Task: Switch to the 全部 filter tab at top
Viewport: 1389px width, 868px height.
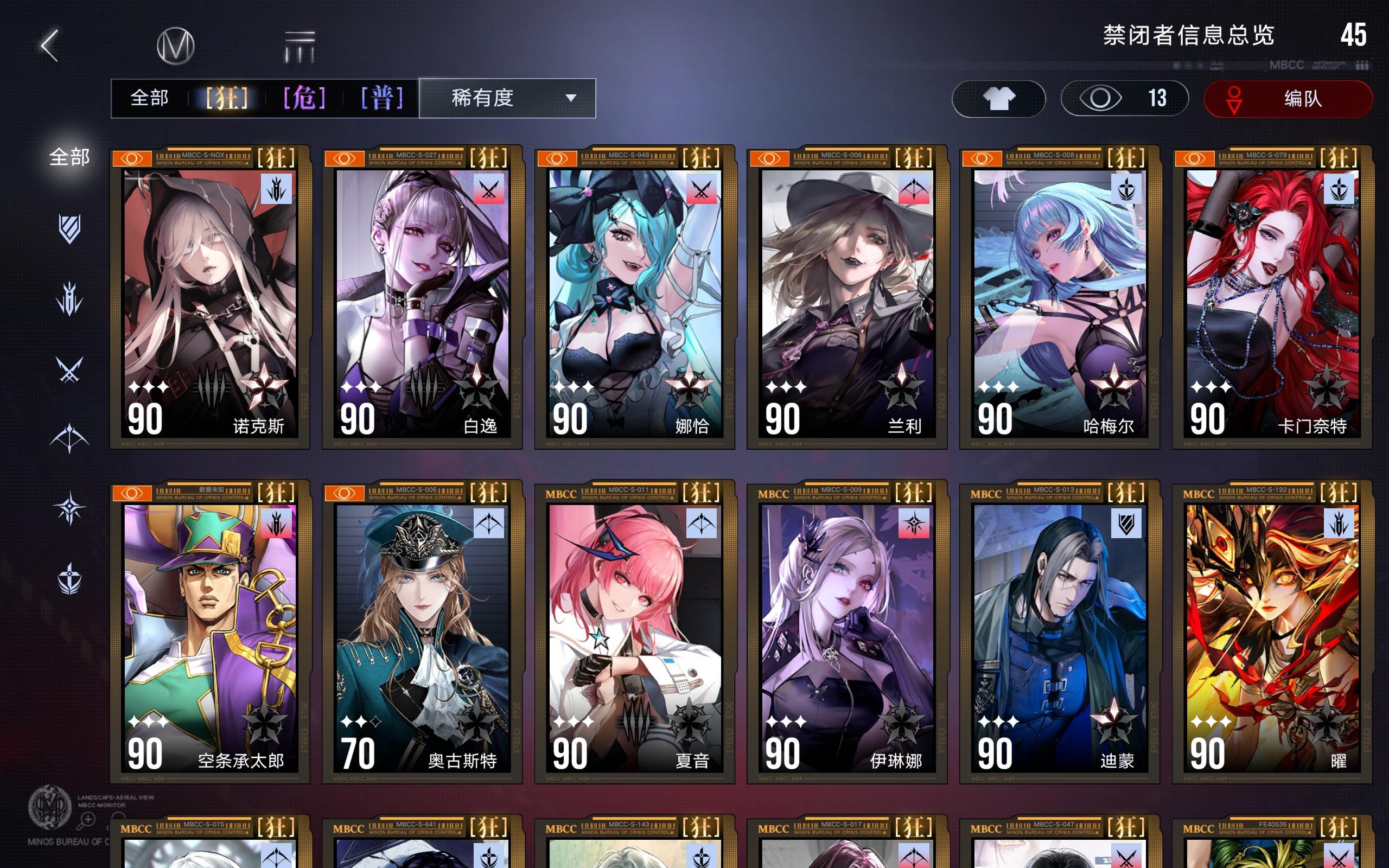Action: (x=151, y=98)
